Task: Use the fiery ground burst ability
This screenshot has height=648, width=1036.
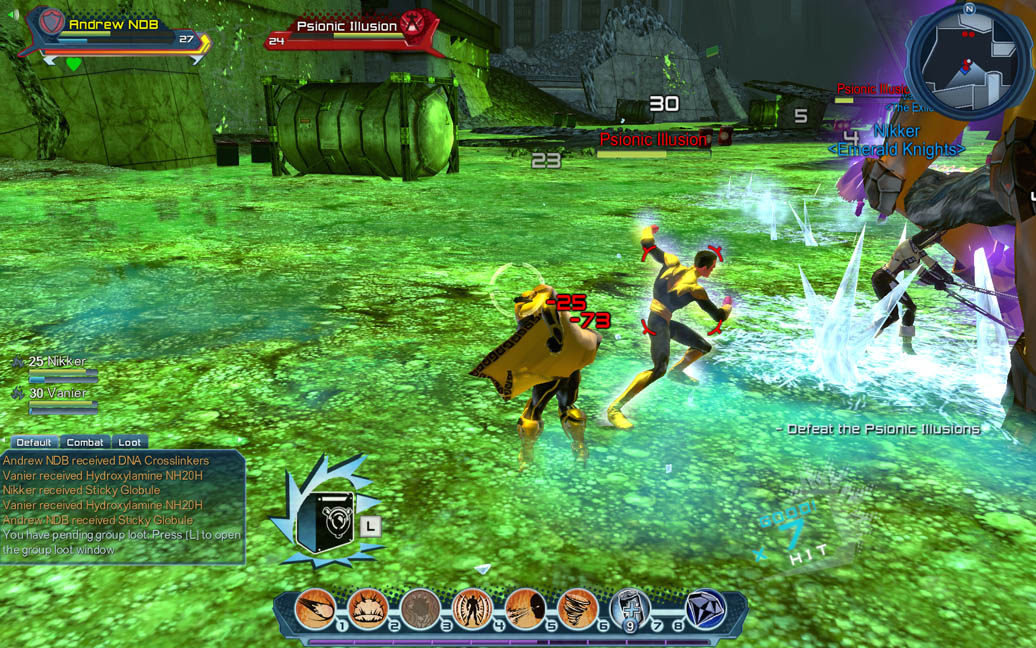Action: pos(368,609)
